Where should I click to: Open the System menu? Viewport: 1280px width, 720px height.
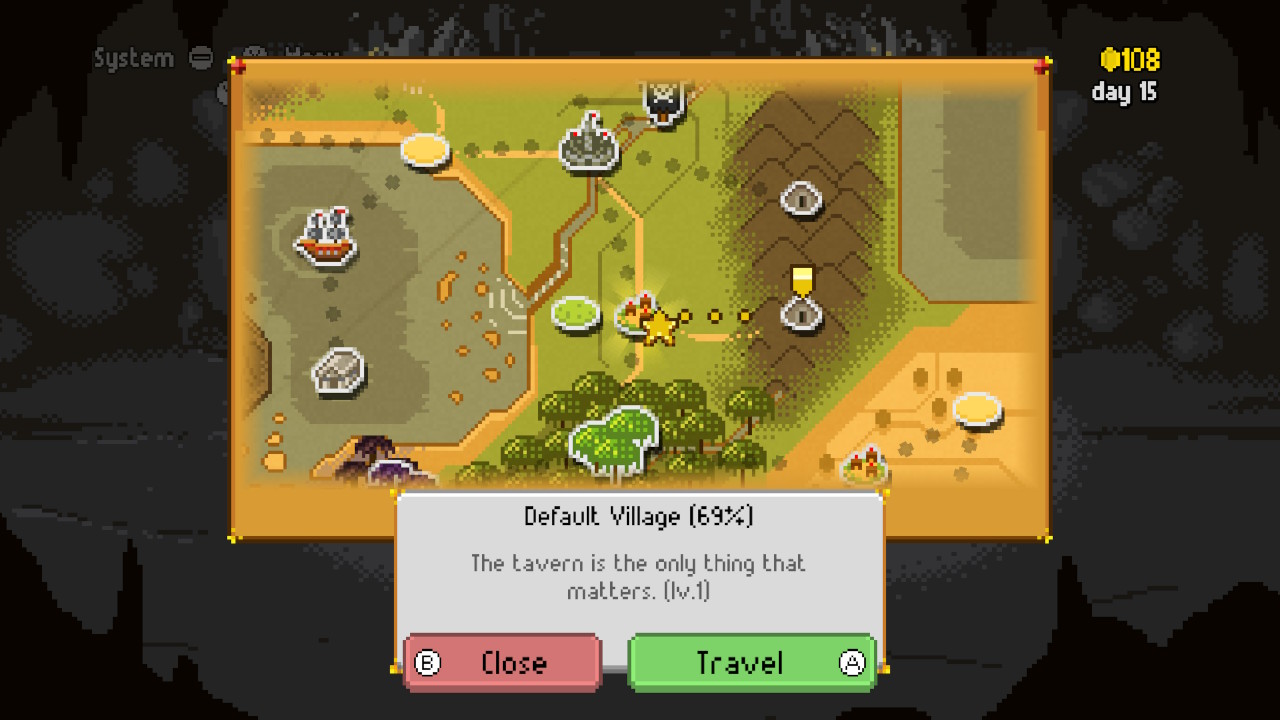coord(131,58)
